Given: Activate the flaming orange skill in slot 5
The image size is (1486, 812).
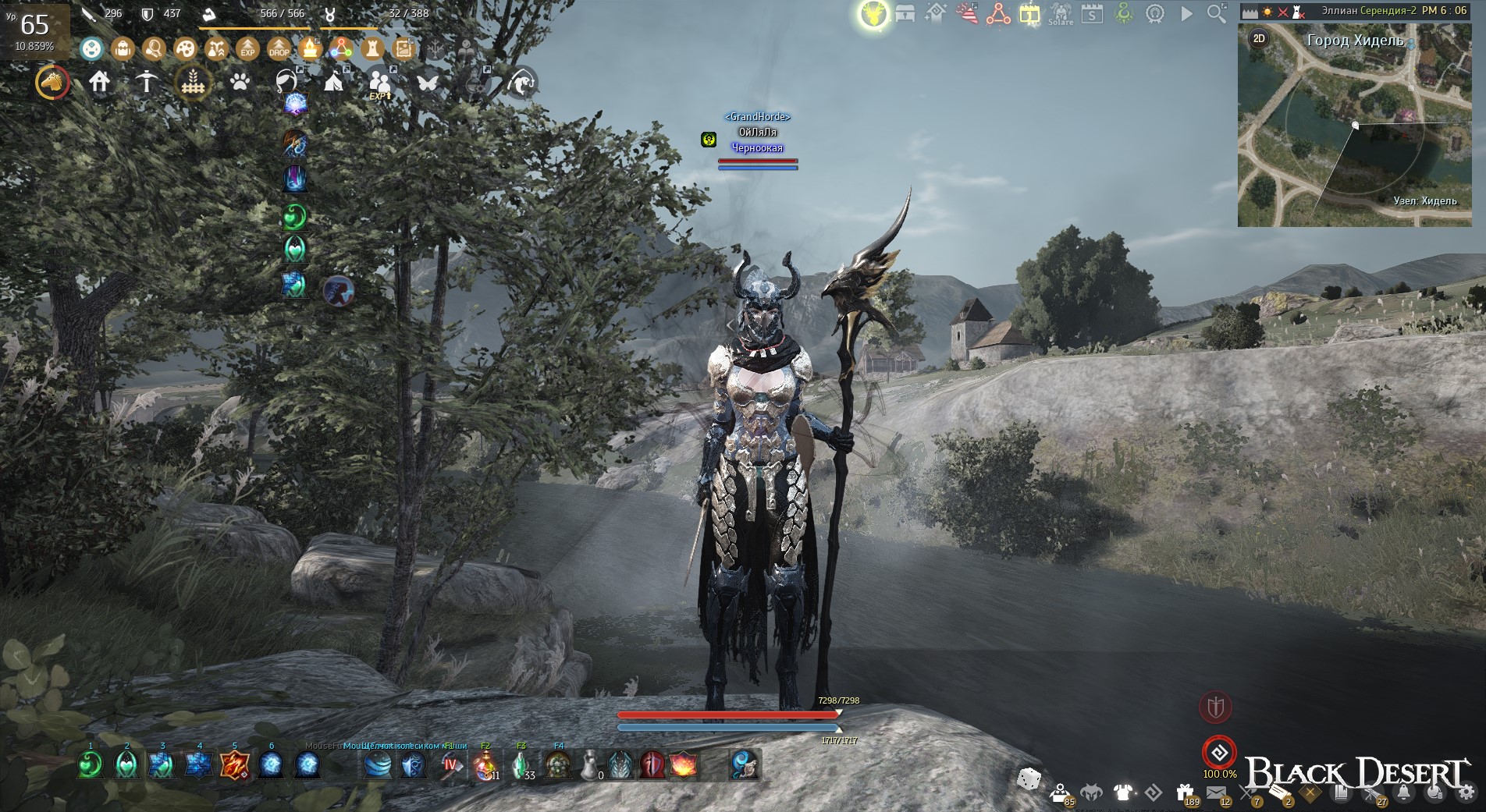Looking at the screenshot, I should click(x=234, y=765).
